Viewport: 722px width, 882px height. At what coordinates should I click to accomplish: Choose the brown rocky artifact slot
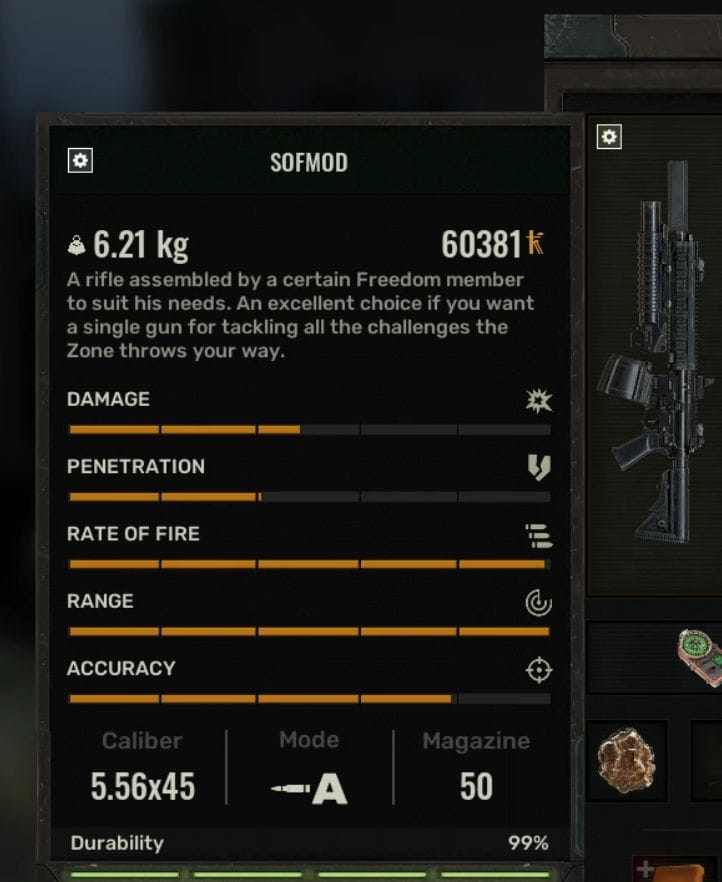click(627, 762)
